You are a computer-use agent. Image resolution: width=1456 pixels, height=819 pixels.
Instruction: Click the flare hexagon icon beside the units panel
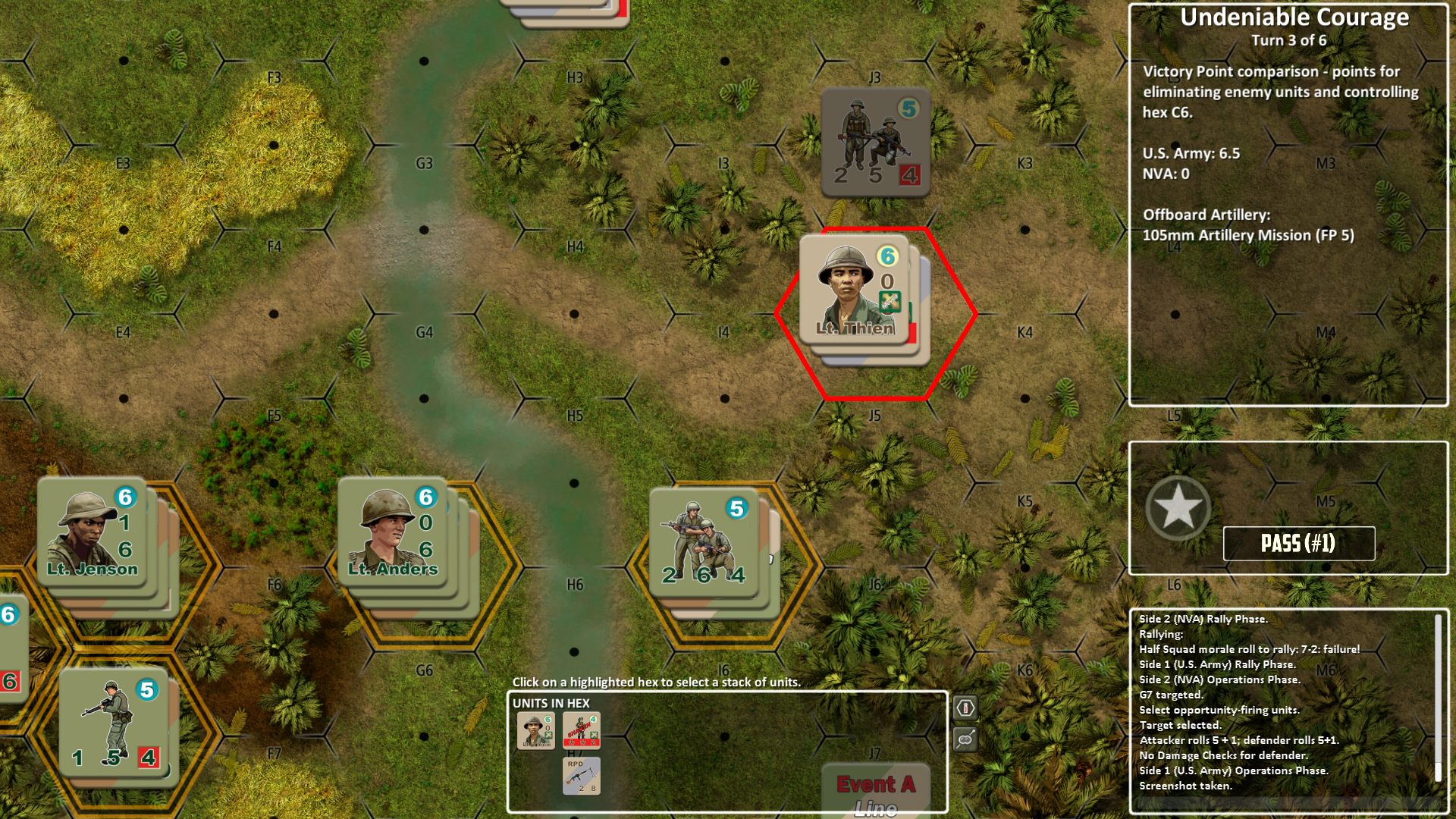click(964, 706)
